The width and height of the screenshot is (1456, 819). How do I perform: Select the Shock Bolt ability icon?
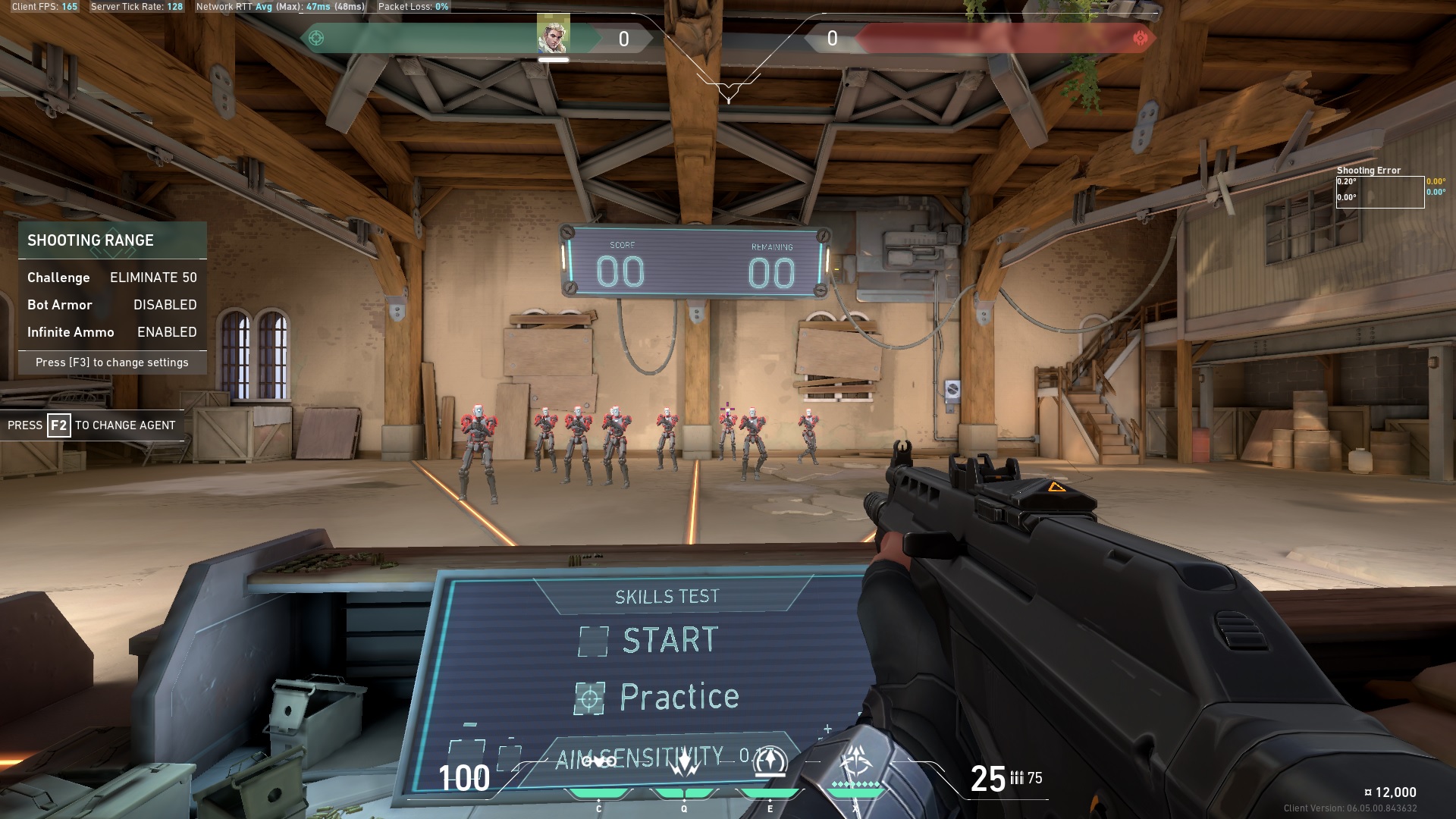(x=684, y=762)
